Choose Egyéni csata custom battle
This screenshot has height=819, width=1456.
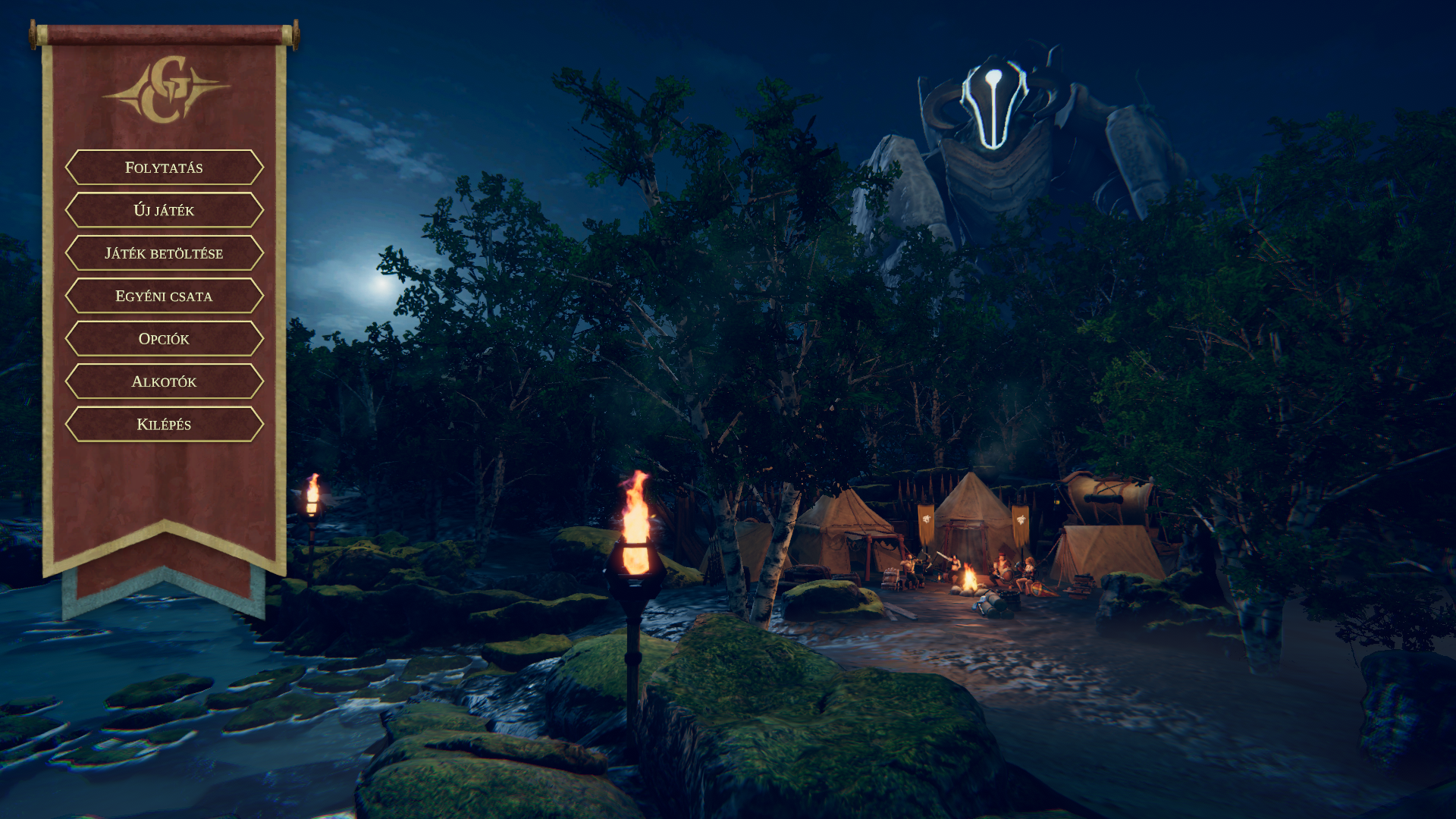click(x=164, y=296)
